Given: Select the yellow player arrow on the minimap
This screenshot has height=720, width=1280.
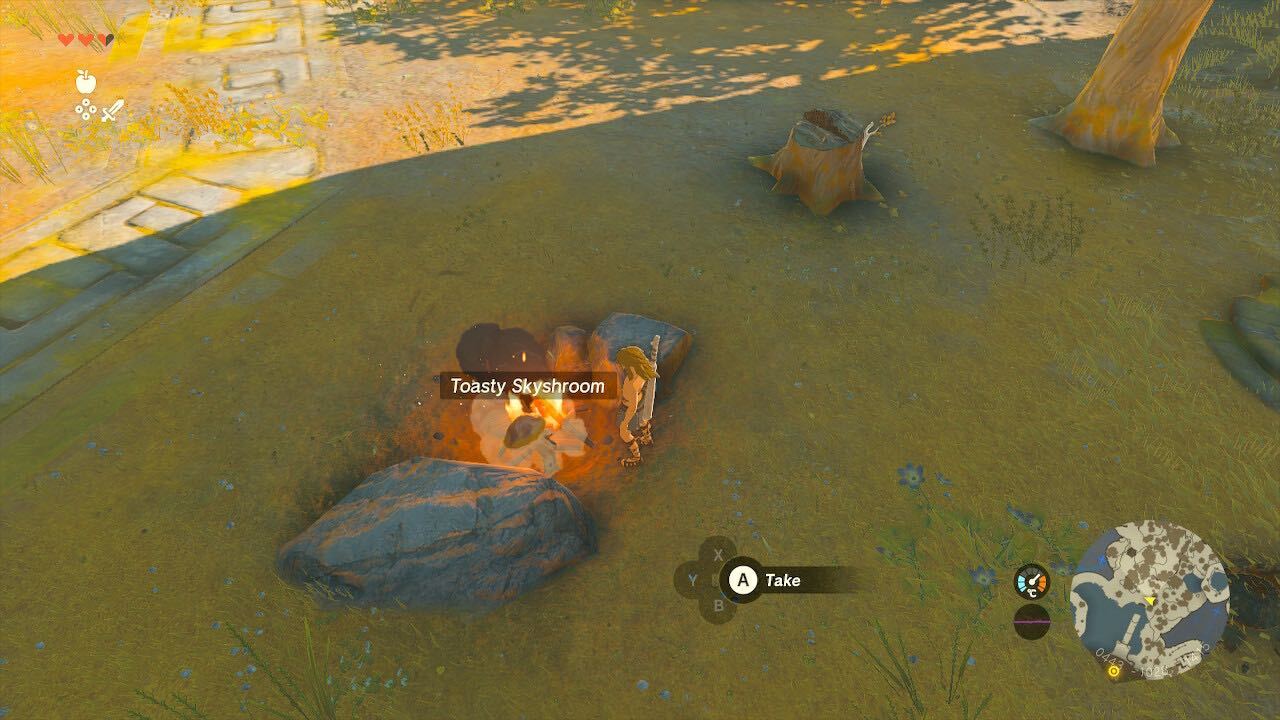Looking at the screenshot, I should coord(1149,600).
